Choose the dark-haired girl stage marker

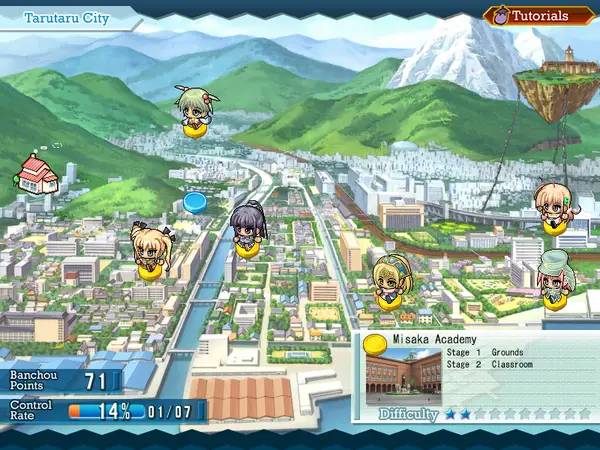click(247, 232)
